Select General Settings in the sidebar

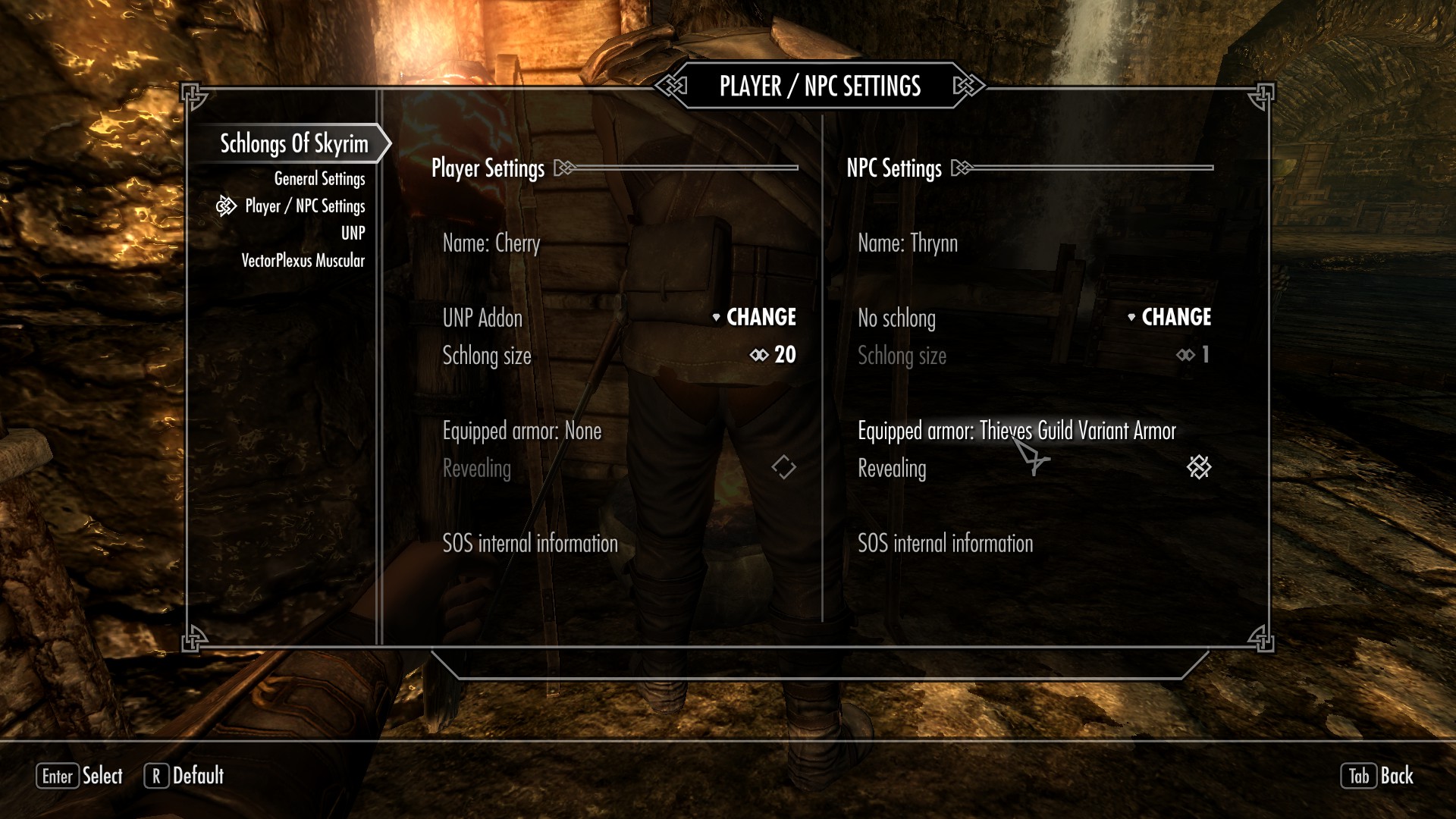(x=318, y=178)
